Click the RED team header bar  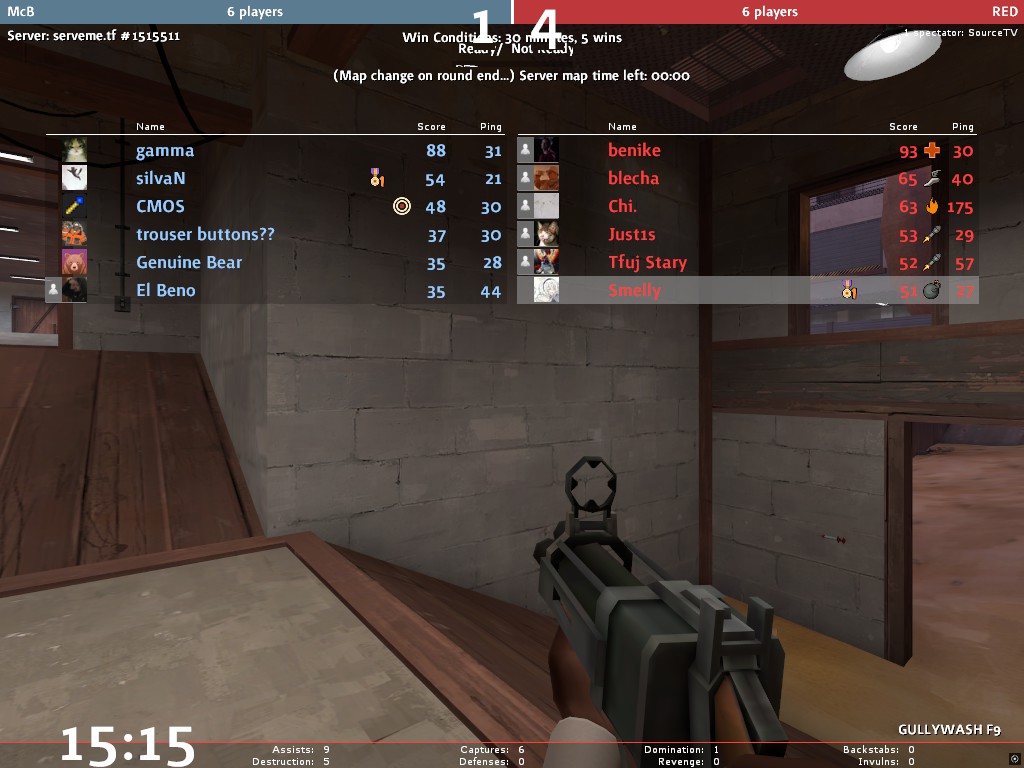(x=768, y=12)
